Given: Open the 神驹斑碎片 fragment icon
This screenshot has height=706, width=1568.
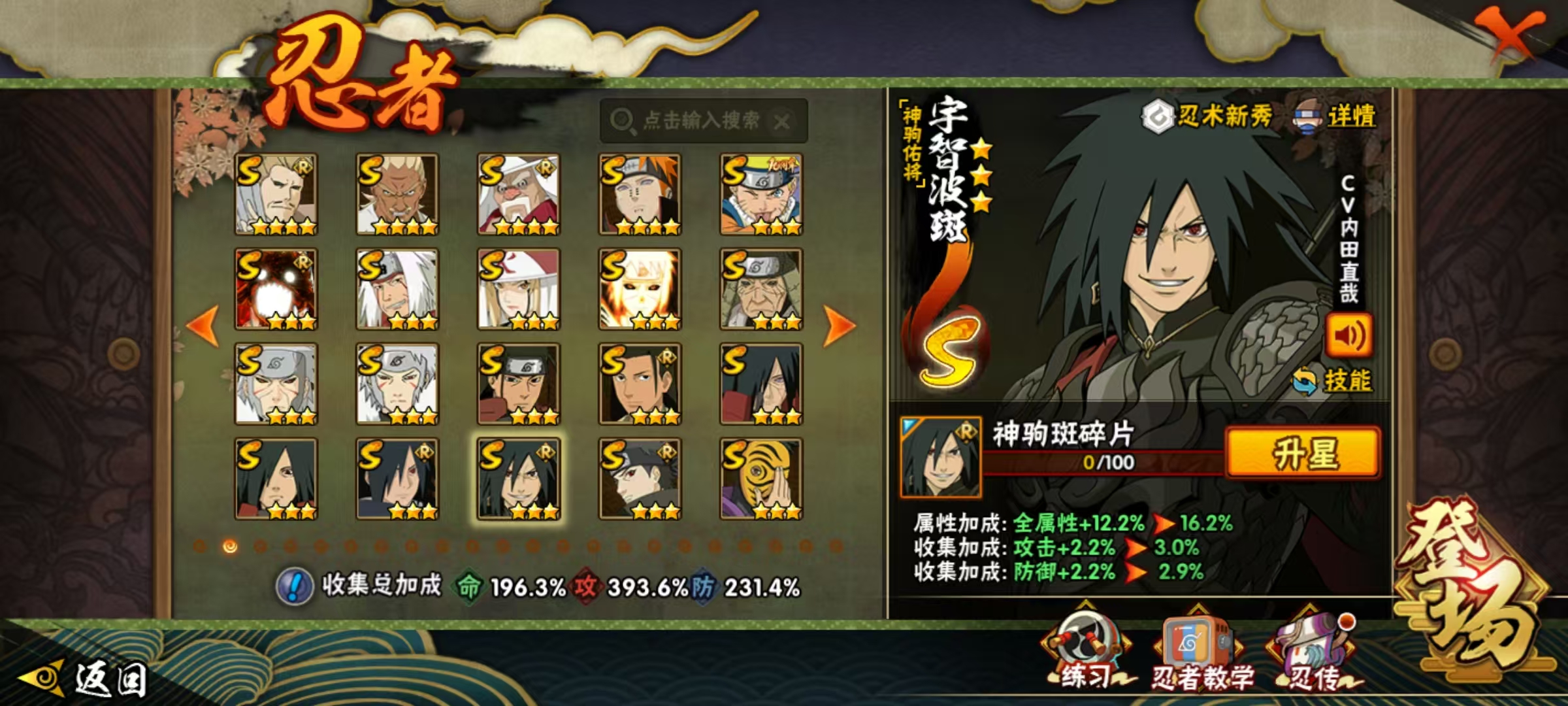Looking at the screenshot, I should click(940, 457).
